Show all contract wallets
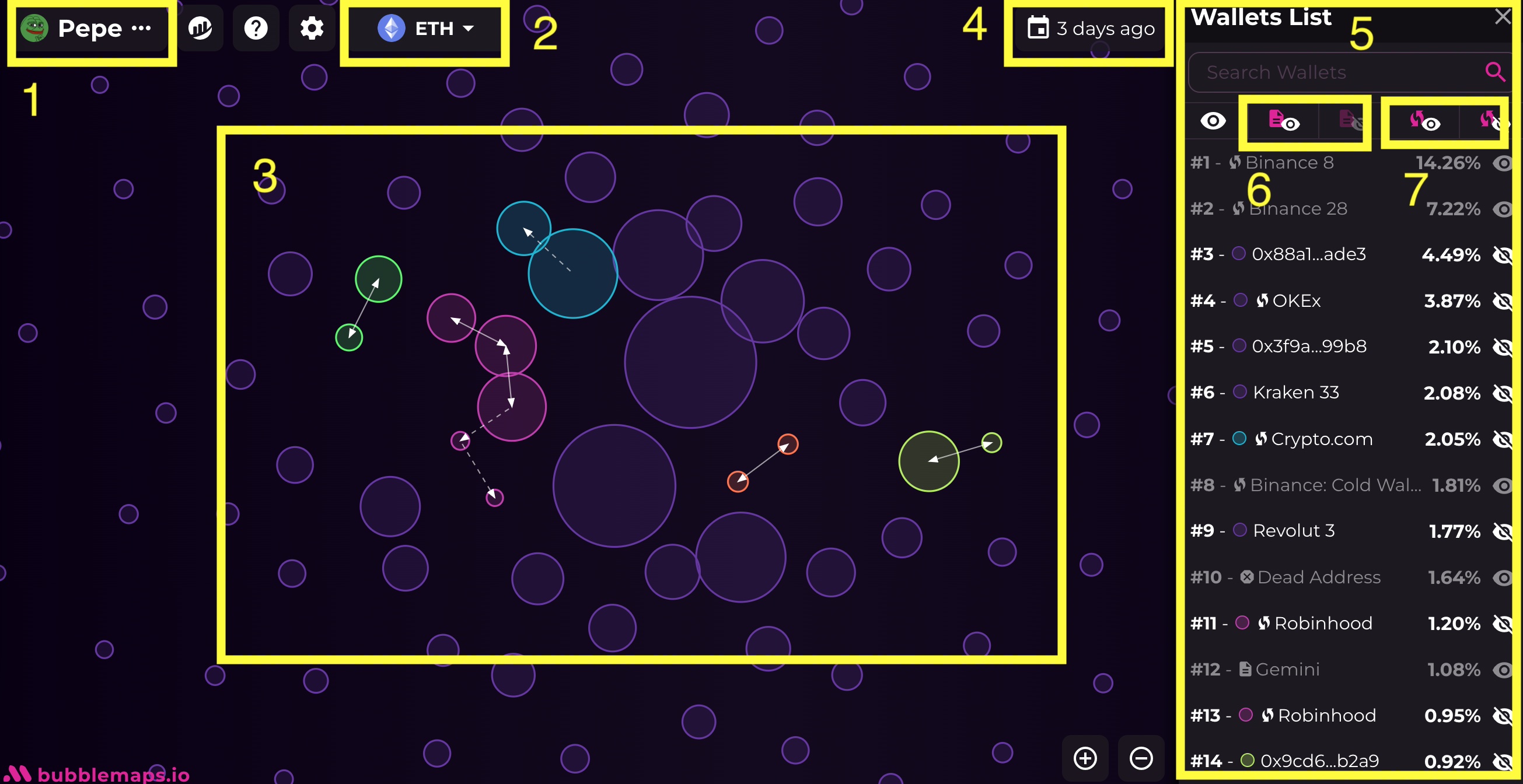Image resolution: width=1523 pixels, height=784 pixels. pyautogui.click(x=1283, y=122)
